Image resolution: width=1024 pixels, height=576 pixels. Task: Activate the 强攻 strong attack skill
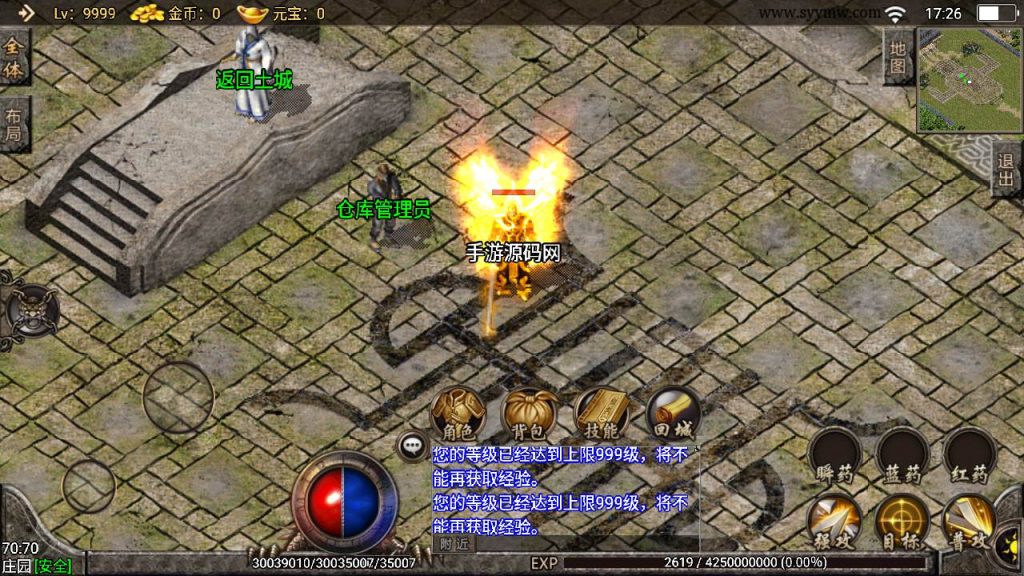[x=835, y=521]
